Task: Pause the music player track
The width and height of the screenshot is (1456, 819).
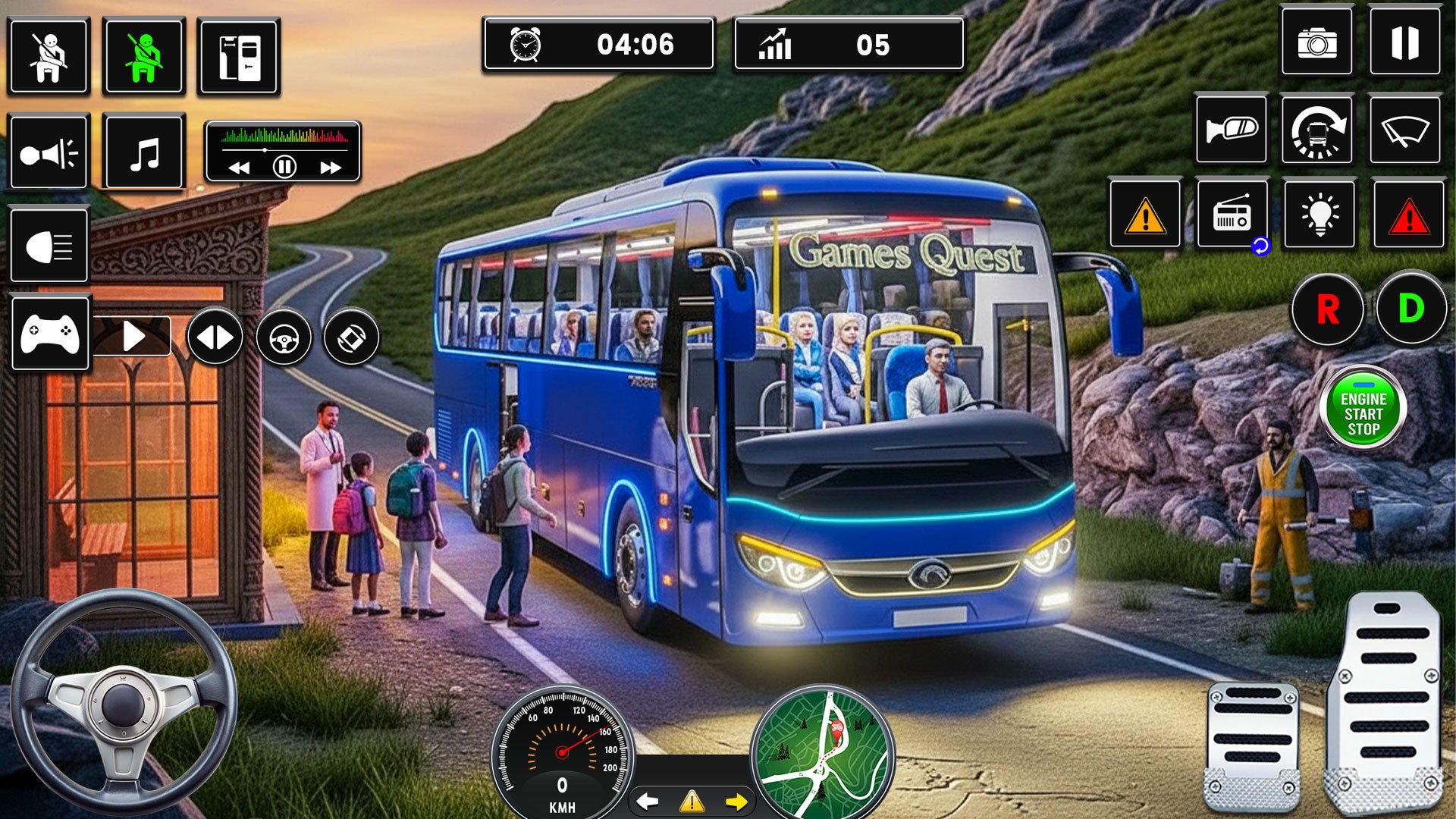Action: pyautogui.click(x=284, y=167)
